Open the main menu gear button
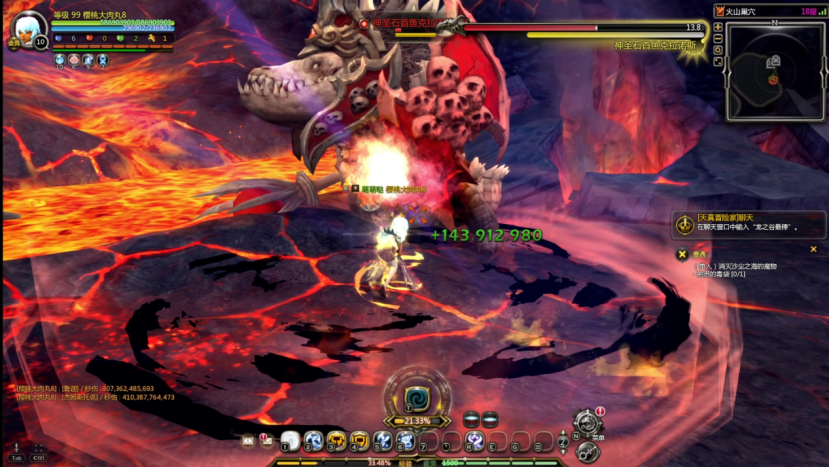 [588, 423]
